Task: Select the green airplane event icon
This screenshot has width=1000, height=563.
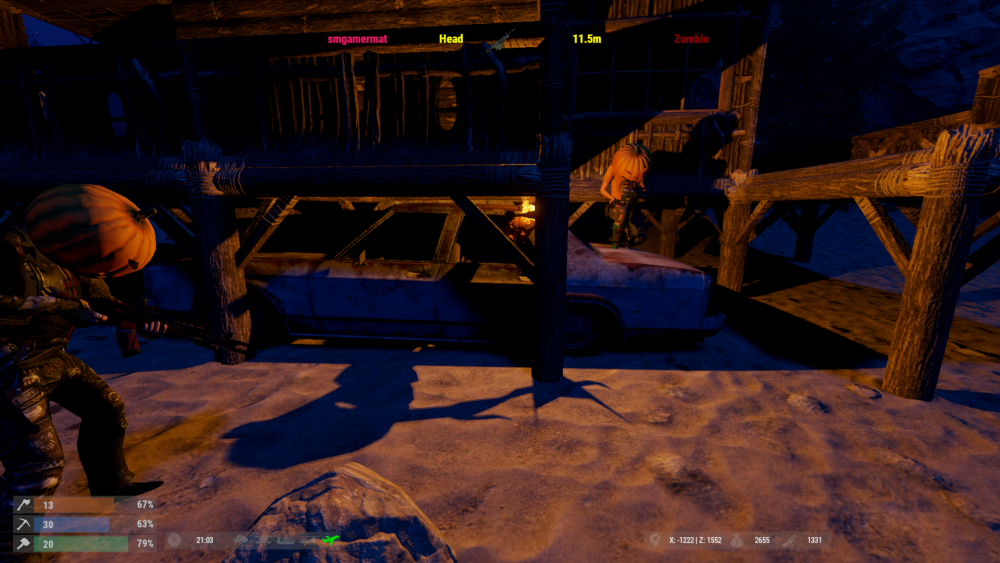Action: pyautogui.click(x=331, y=540)
